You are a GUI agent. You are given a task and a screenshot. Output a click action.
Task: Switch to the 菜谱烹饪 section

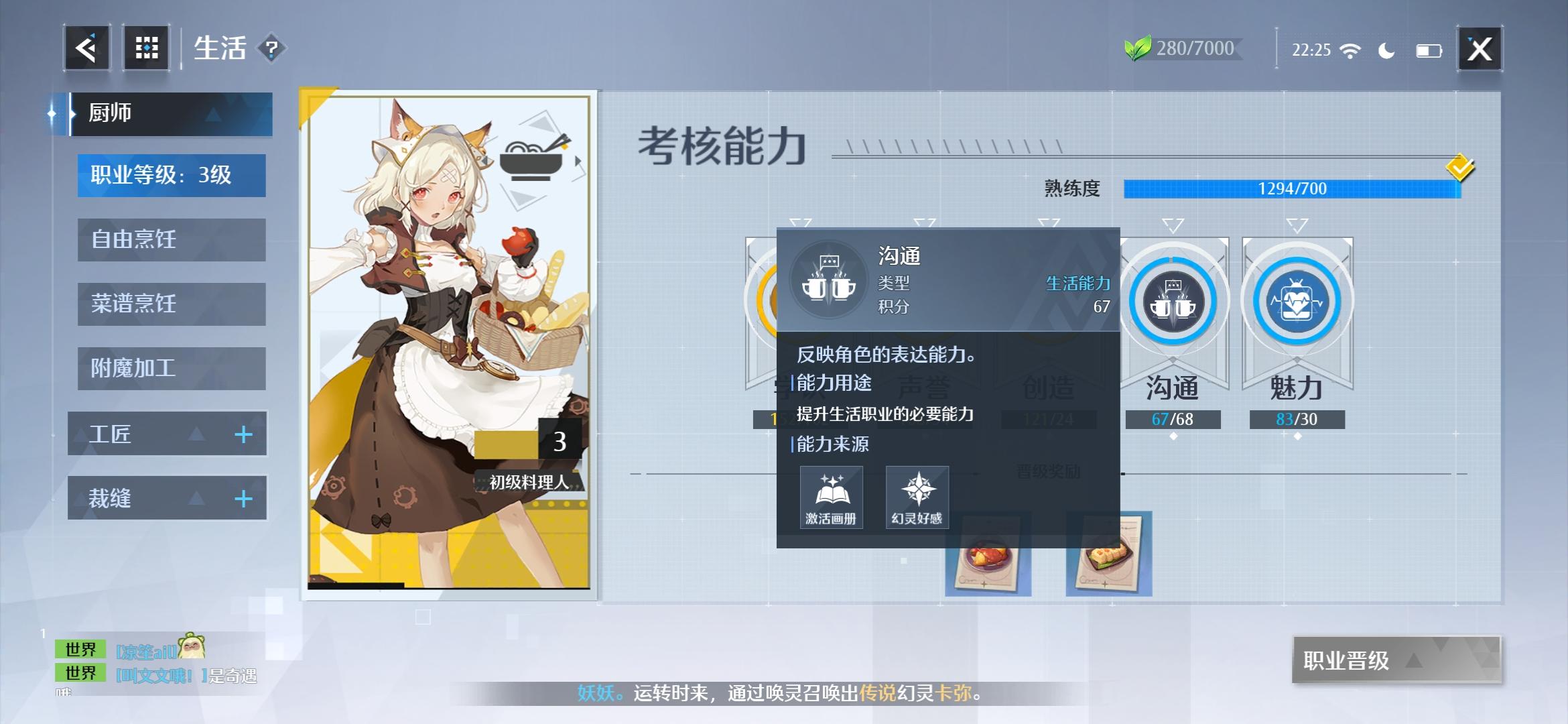170,304
